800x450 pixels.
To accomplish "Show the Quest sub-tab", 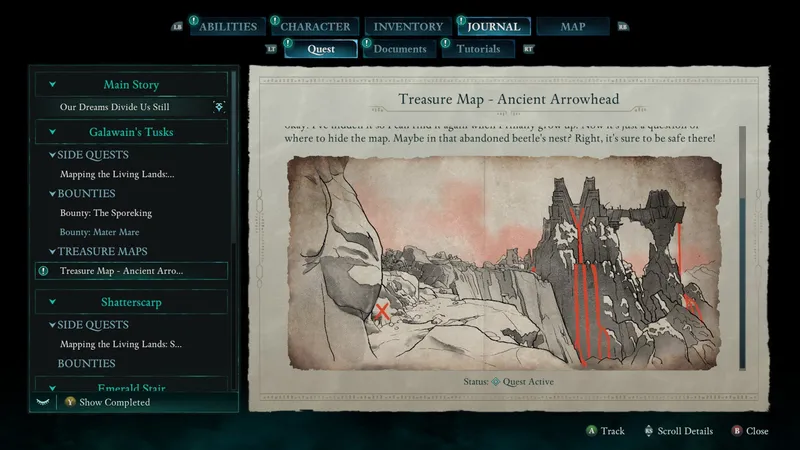I will pos(321,49).
